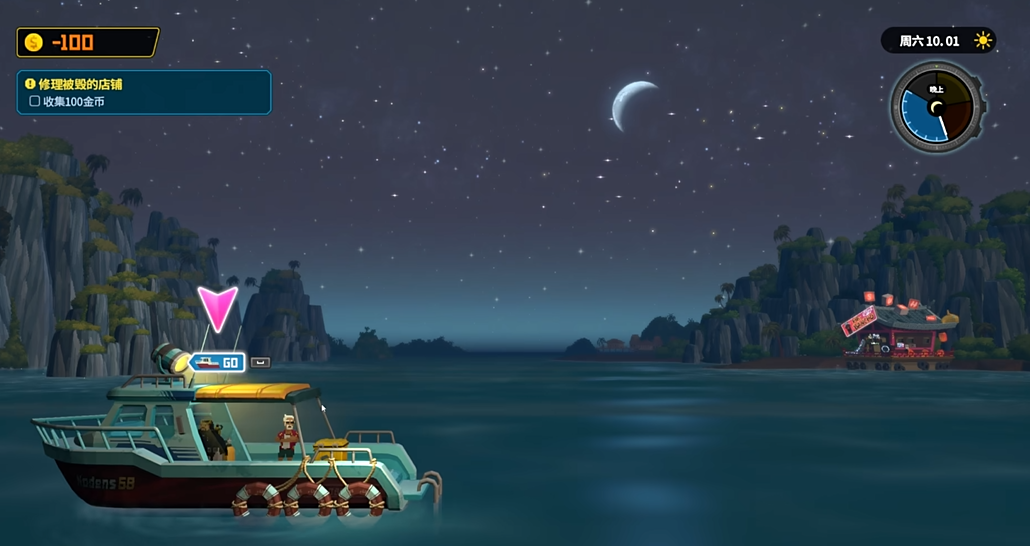This screenshot has width=1030, height=546.
Task: Click the boat GO button
Action: [x=217, y=362]
